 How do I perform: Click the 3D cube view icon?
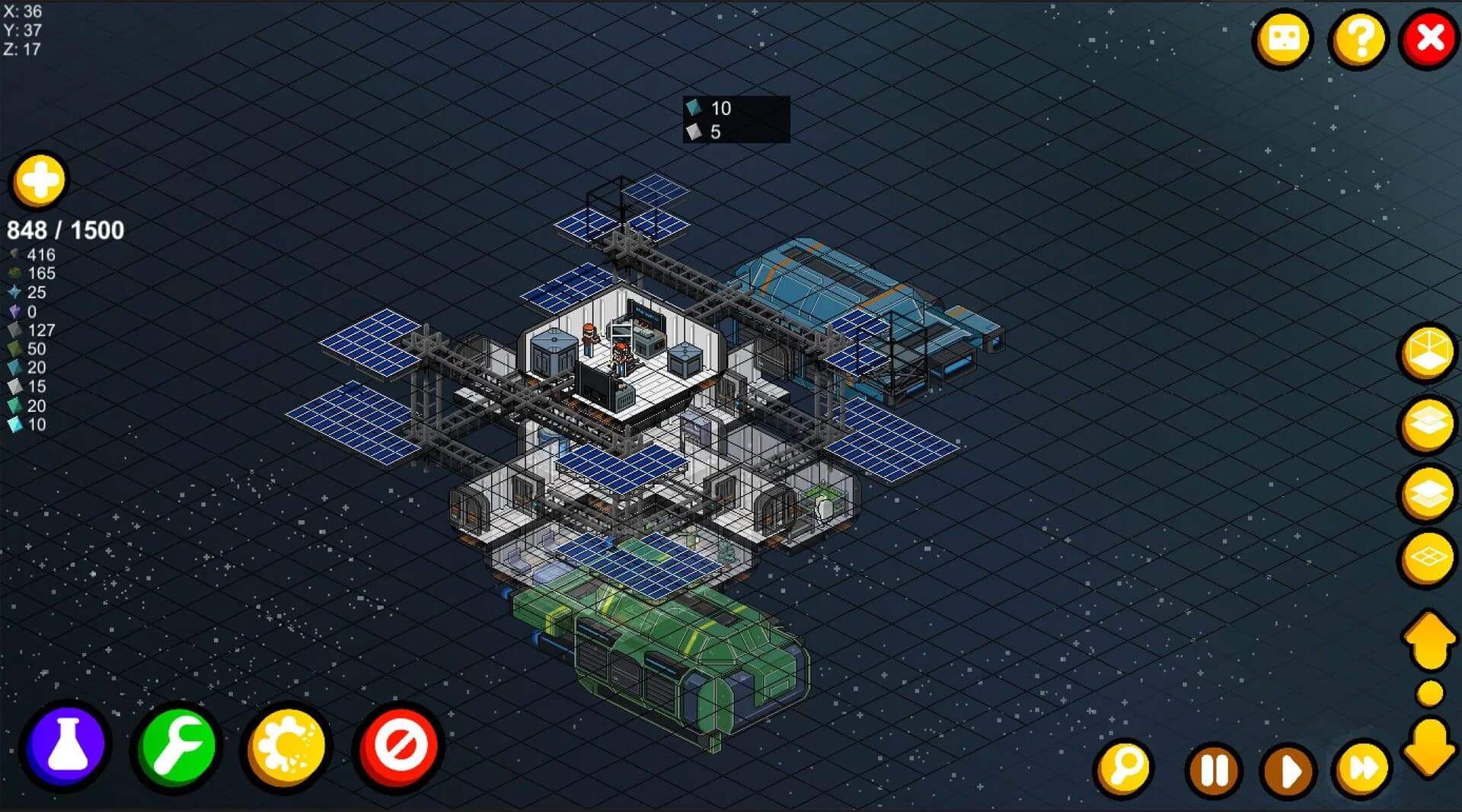[x=1428, y=352]
